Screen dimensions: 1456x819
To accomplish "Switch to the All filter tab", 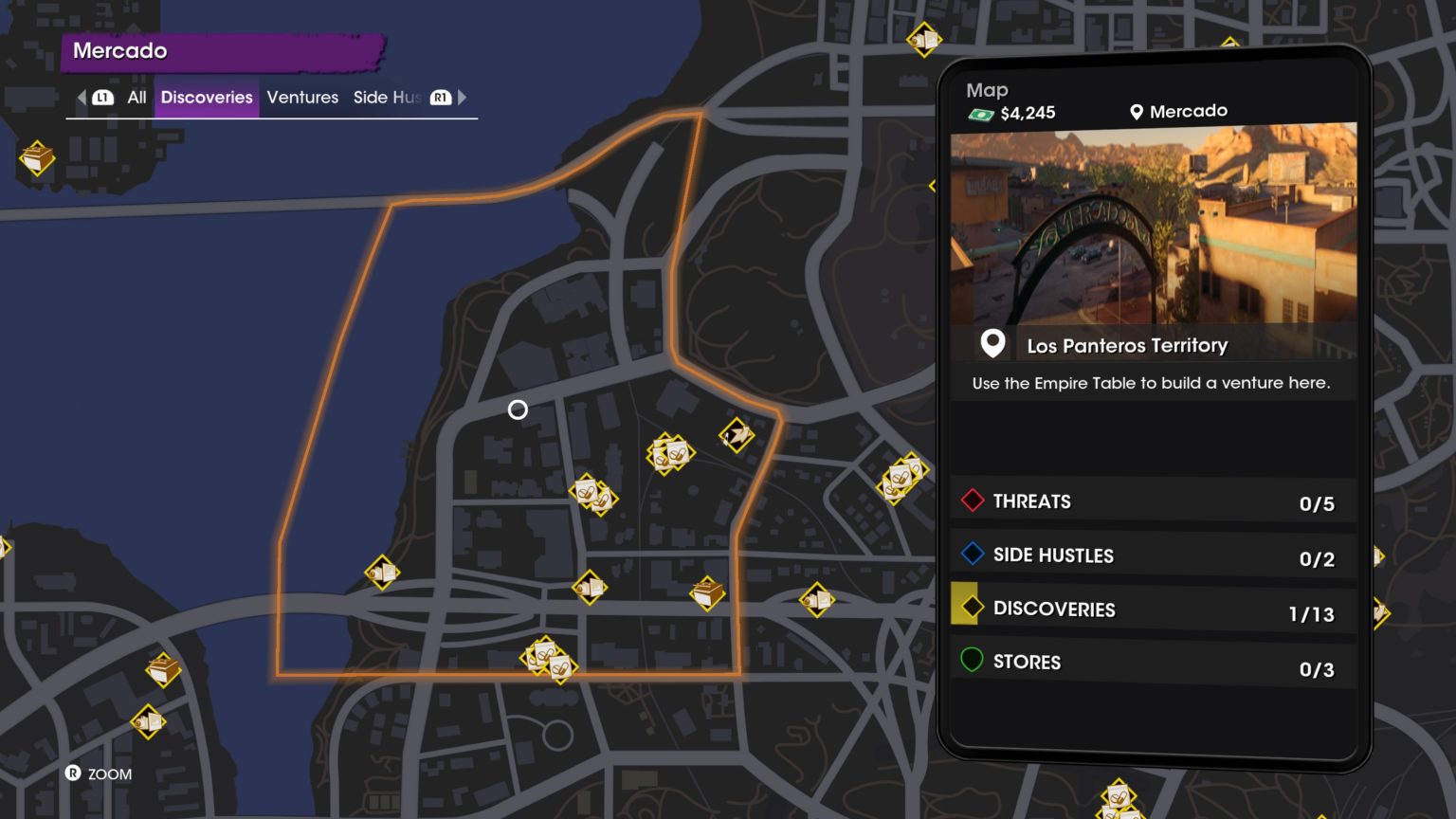I will click(x=136, y=98).
